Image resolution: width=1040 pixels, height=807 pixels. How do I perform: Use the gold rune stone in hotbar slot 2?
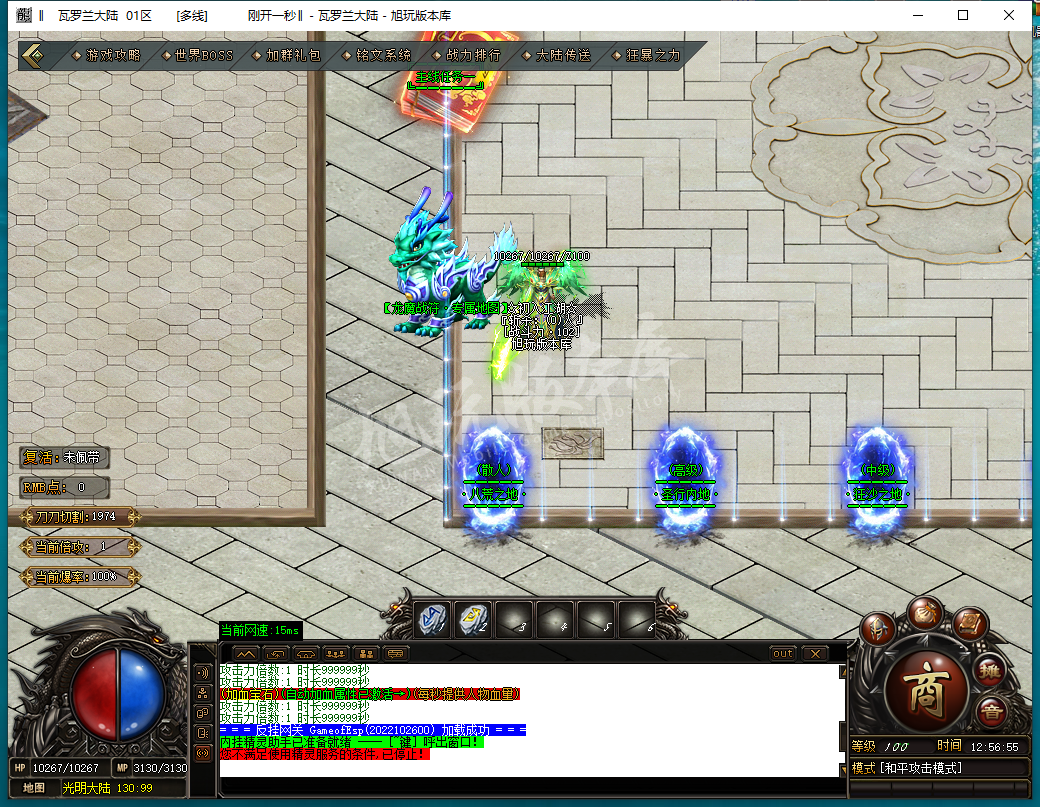tap(473, 620)
